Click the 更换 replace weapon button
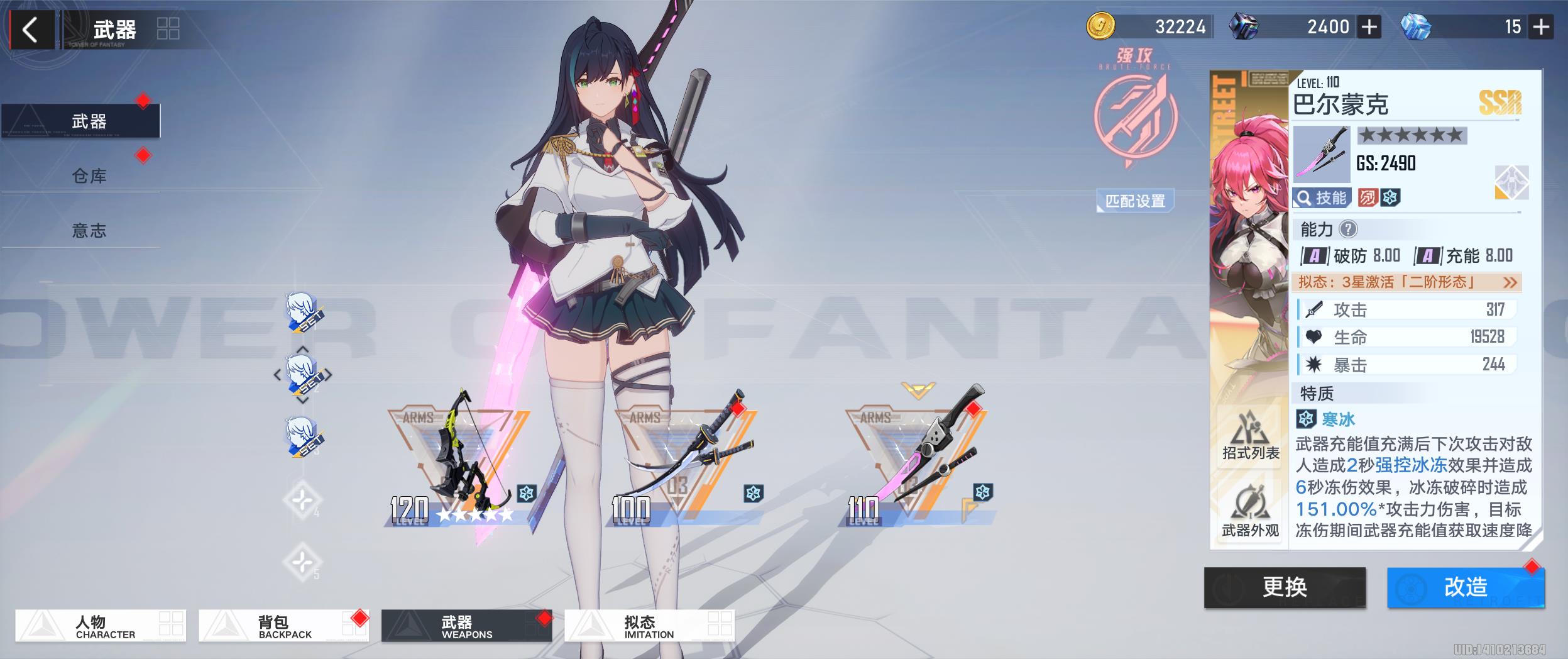The image size is (1568, 659). [x=1285, y=587]
